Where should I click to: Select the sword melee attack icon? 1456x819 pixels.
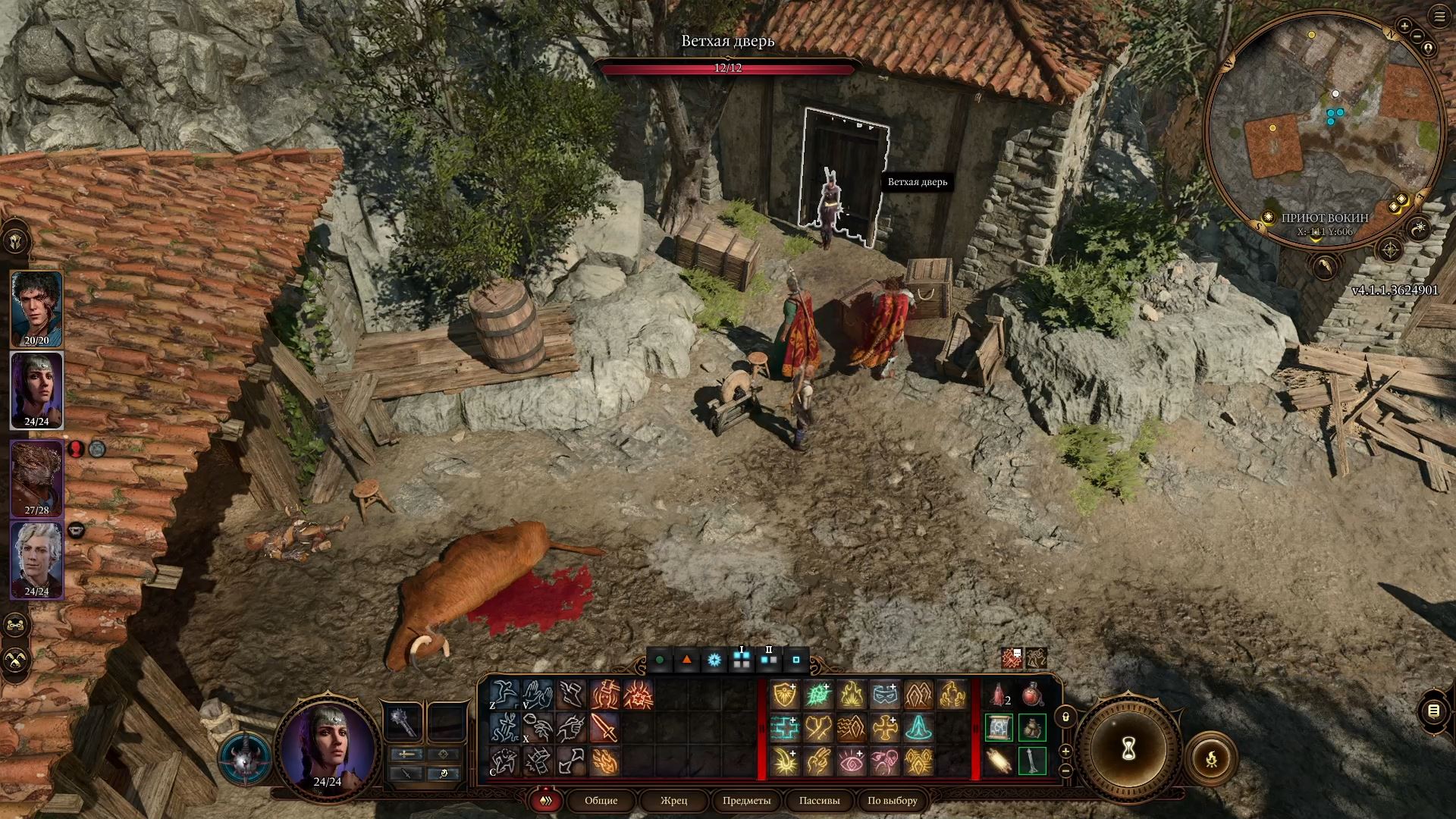601,728
